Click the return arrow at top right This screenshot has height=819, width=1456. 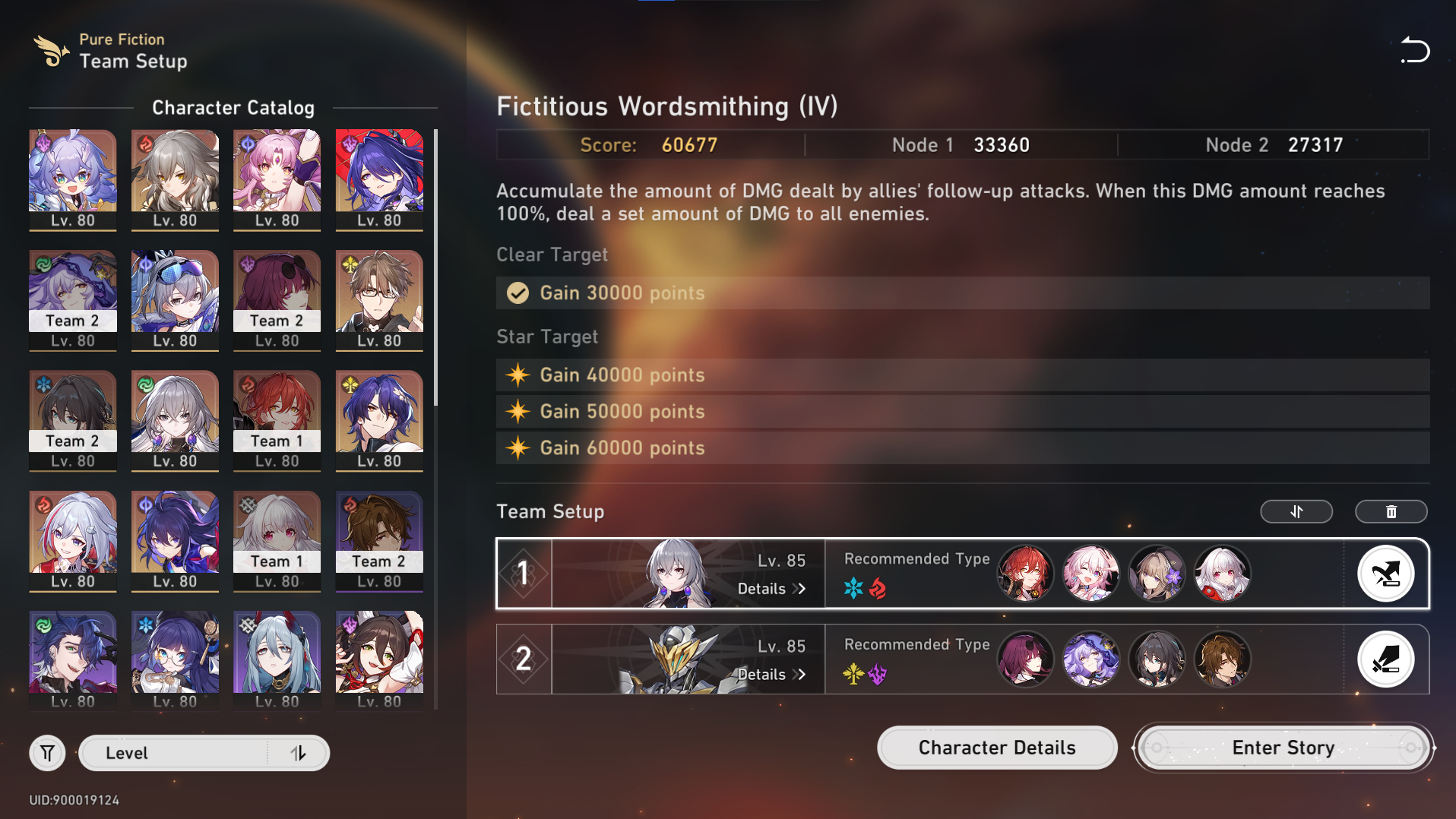click(1415, 50)
